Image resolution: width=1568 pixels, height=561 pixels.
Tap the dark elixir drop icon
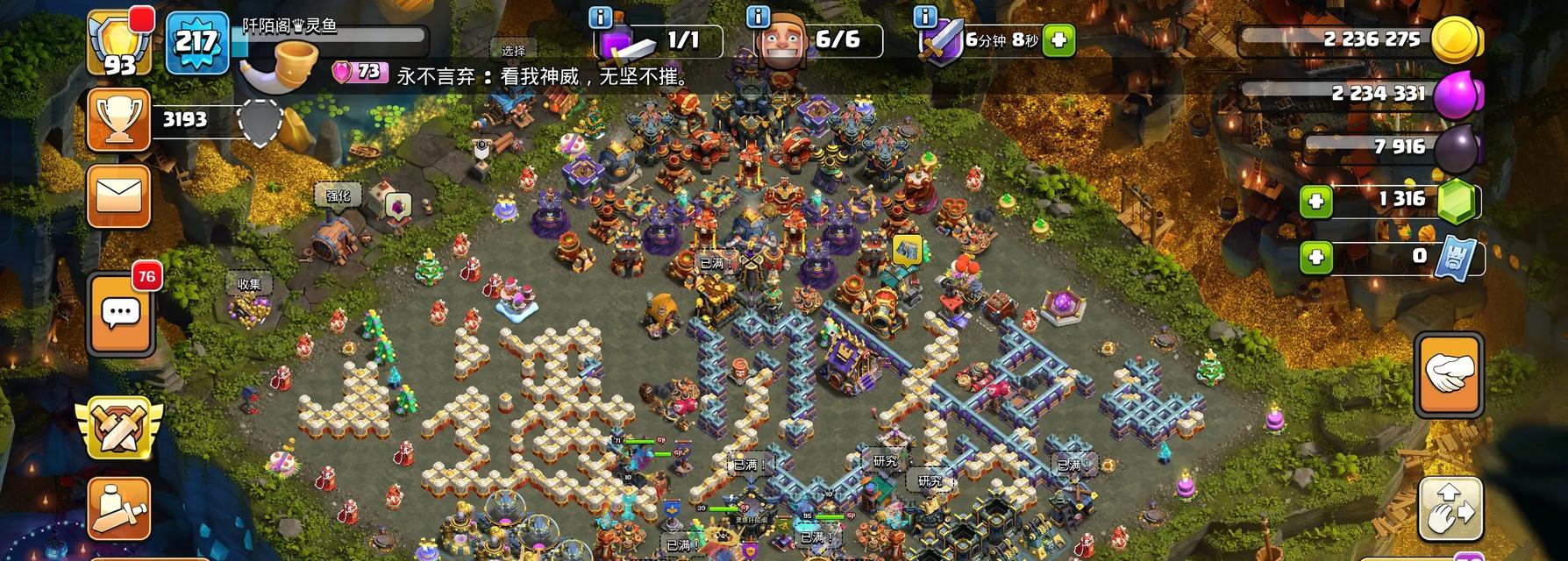pos(1456,148)
